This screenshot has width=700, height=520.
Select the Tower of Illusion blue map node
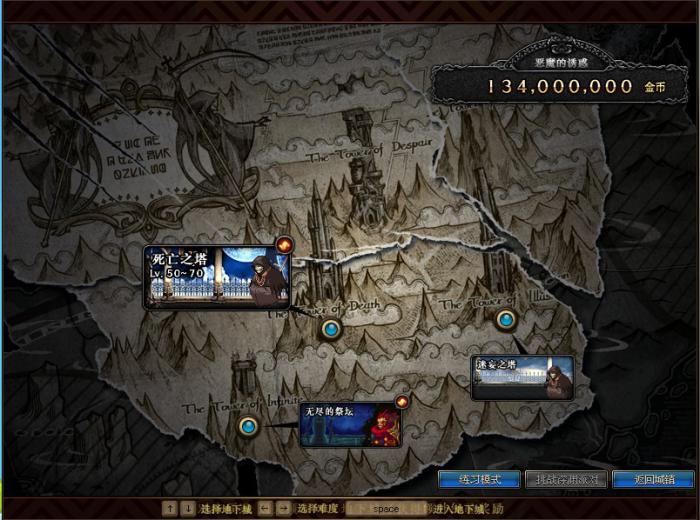click(506, 320)
